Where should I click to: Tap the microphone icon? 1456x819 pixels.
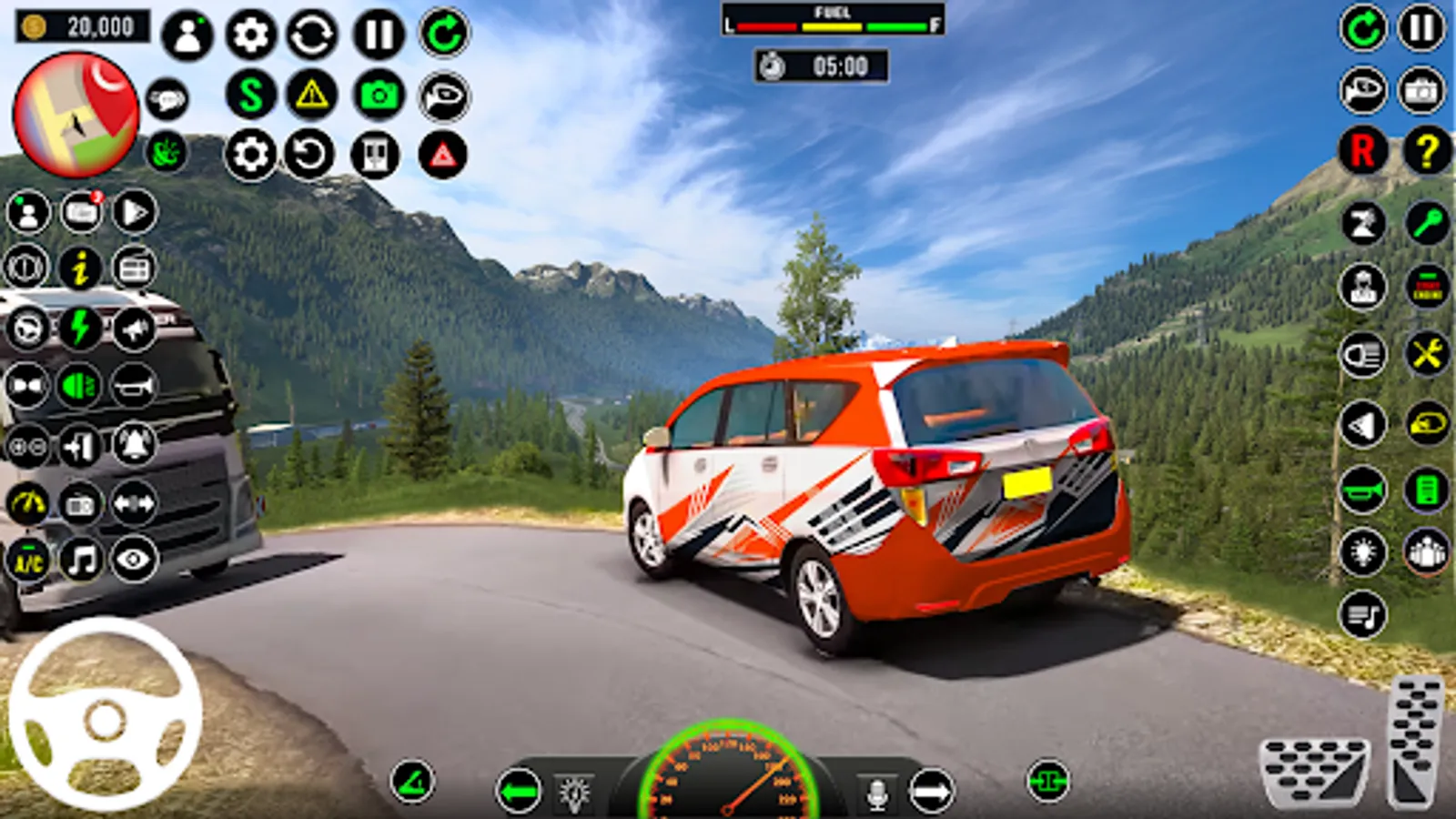pos(876,794)
